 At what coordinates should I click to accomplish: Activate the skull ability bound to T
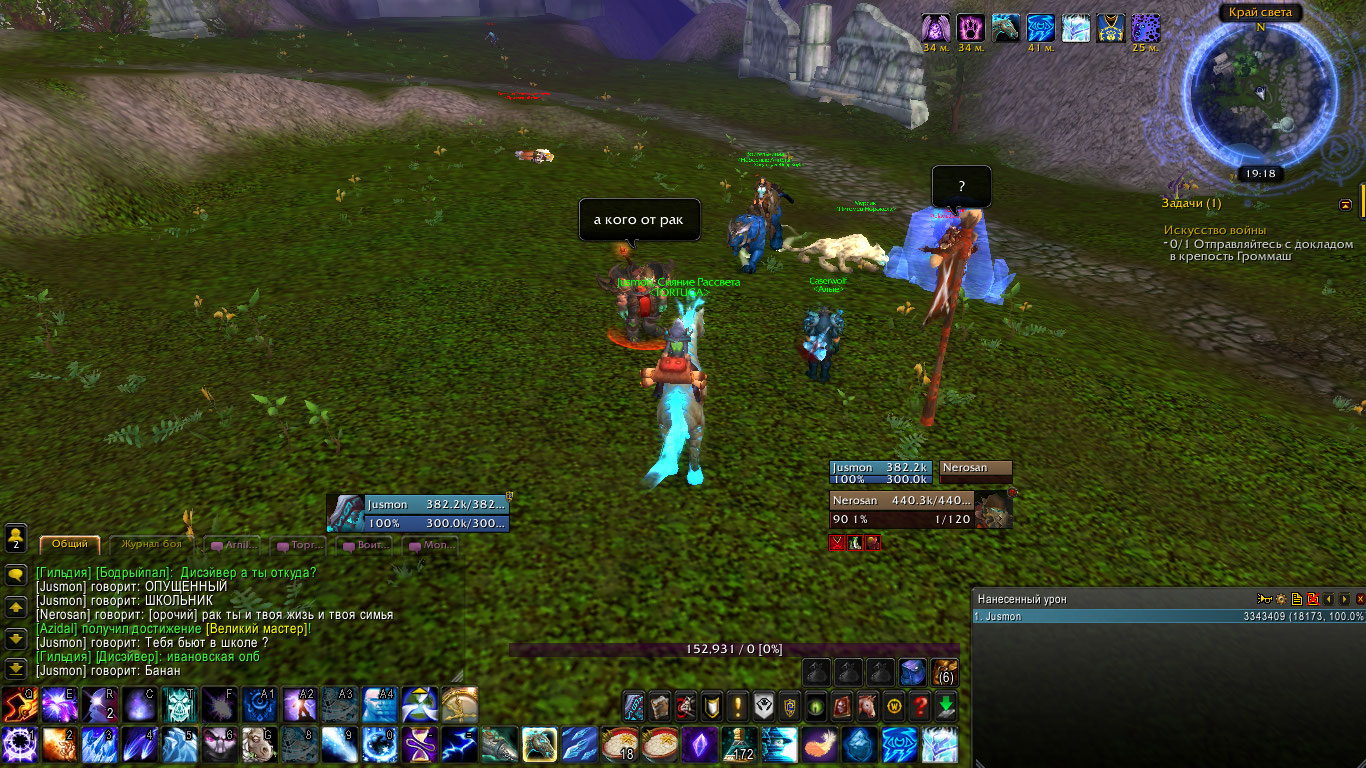pos(180,705)
